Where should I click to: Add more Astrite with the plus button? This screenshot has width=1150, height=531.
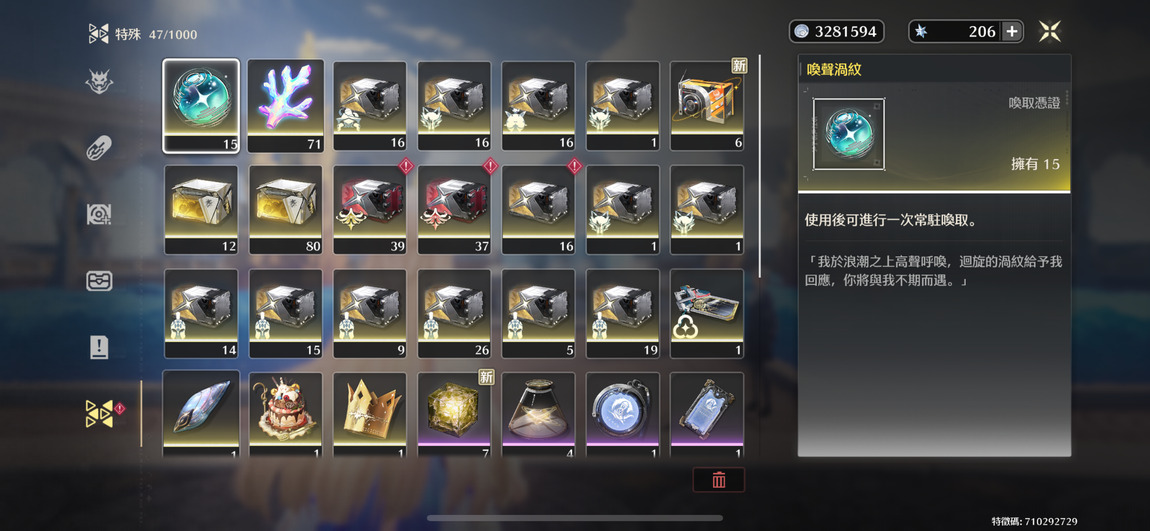pos(1012,32)
